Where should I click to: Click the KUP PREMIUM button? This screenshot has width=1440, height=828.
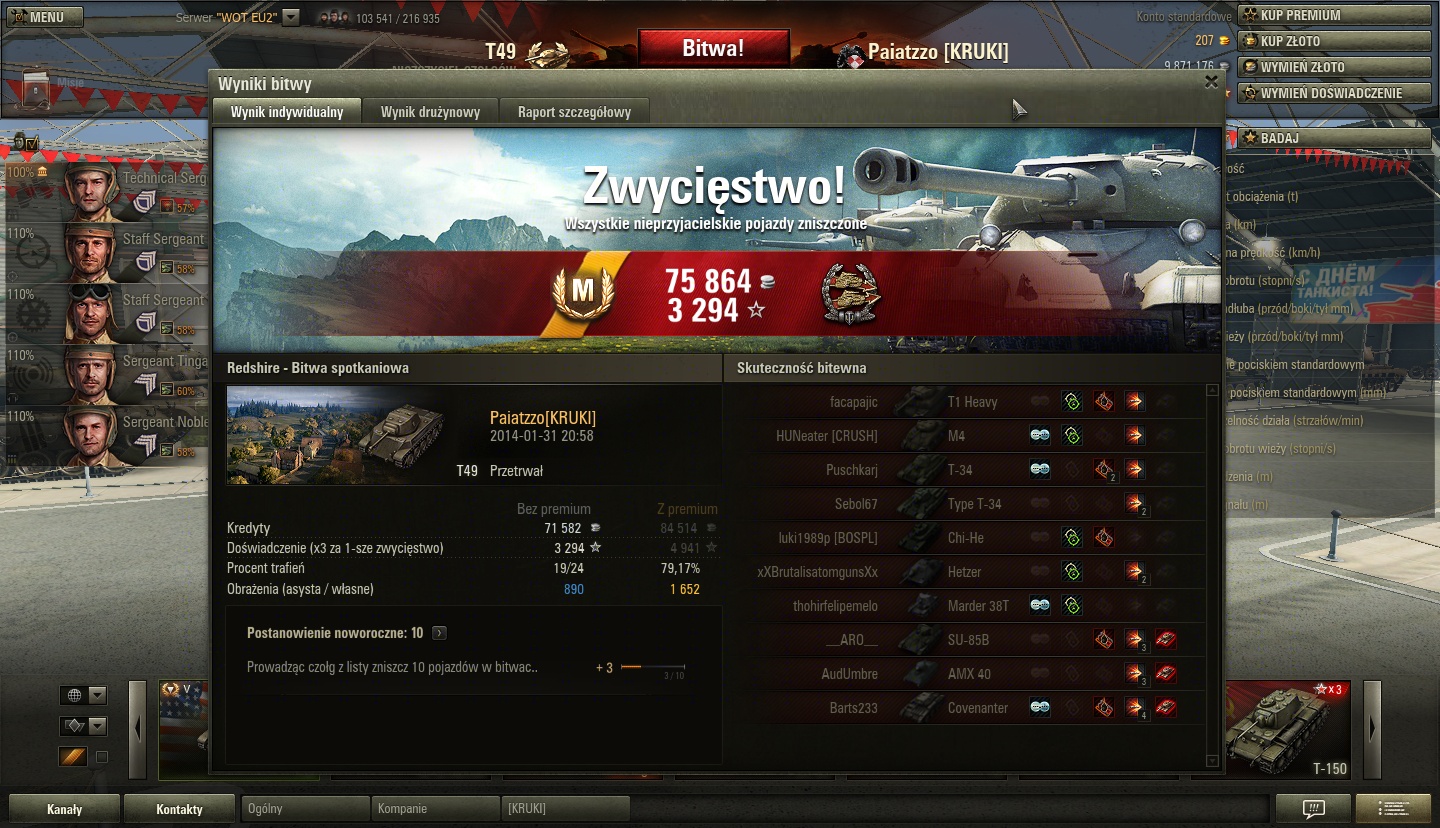pyautogui.click(x=1335, y=15)
